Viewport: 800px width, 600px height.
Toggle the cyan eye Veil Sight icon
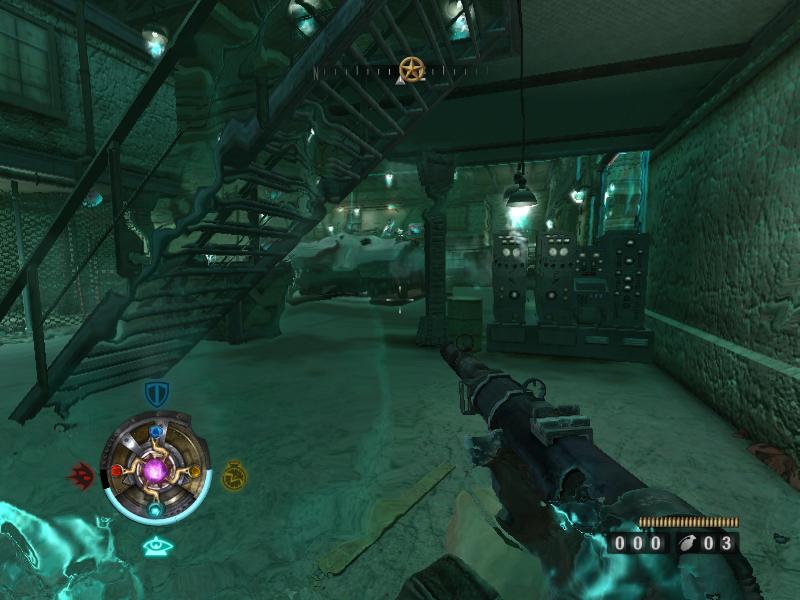click(x=155, y=546)
